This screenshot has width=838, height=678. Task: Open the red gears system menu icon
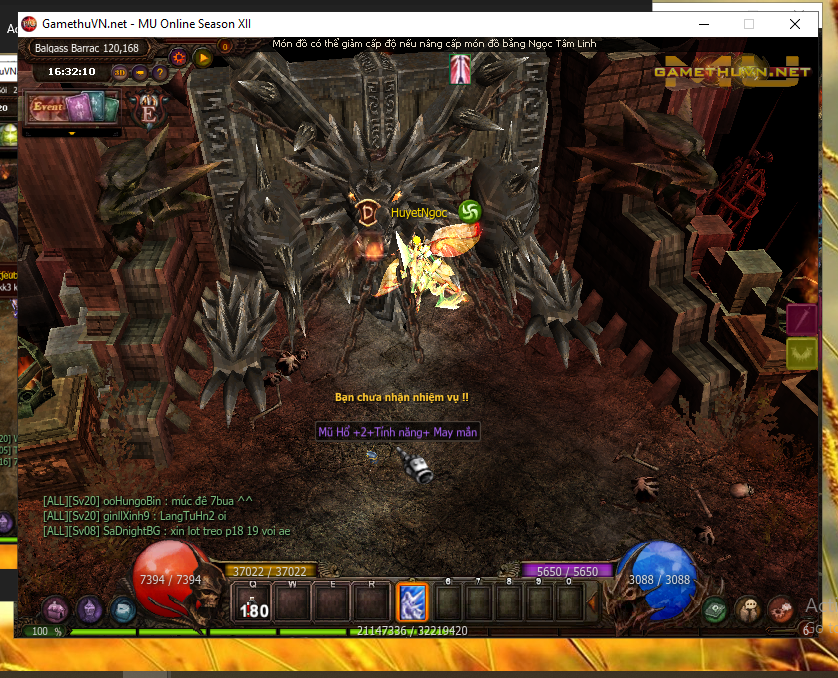tap(780, 609)
